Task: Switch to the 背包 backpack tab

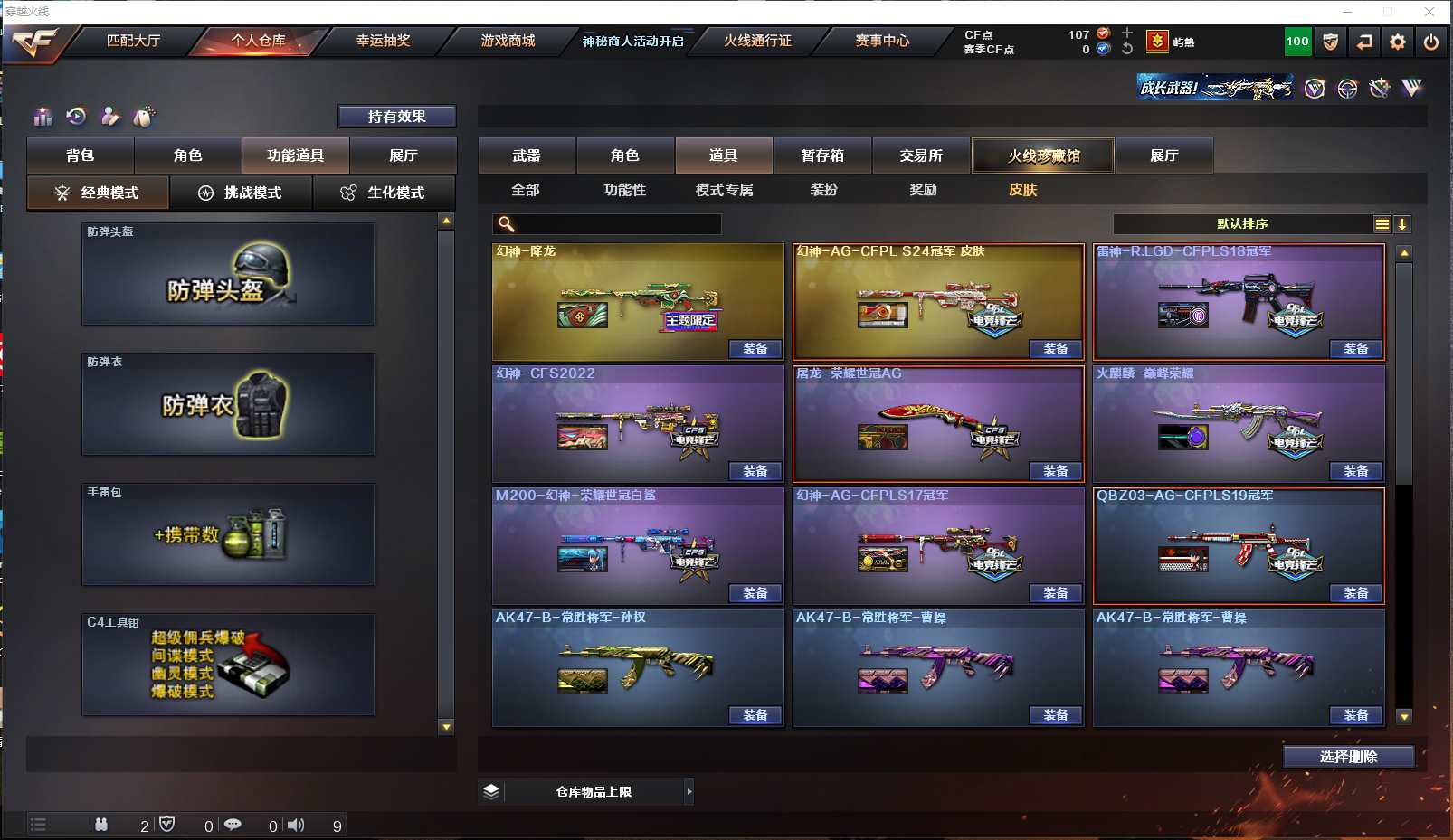Action: point(81,156)
